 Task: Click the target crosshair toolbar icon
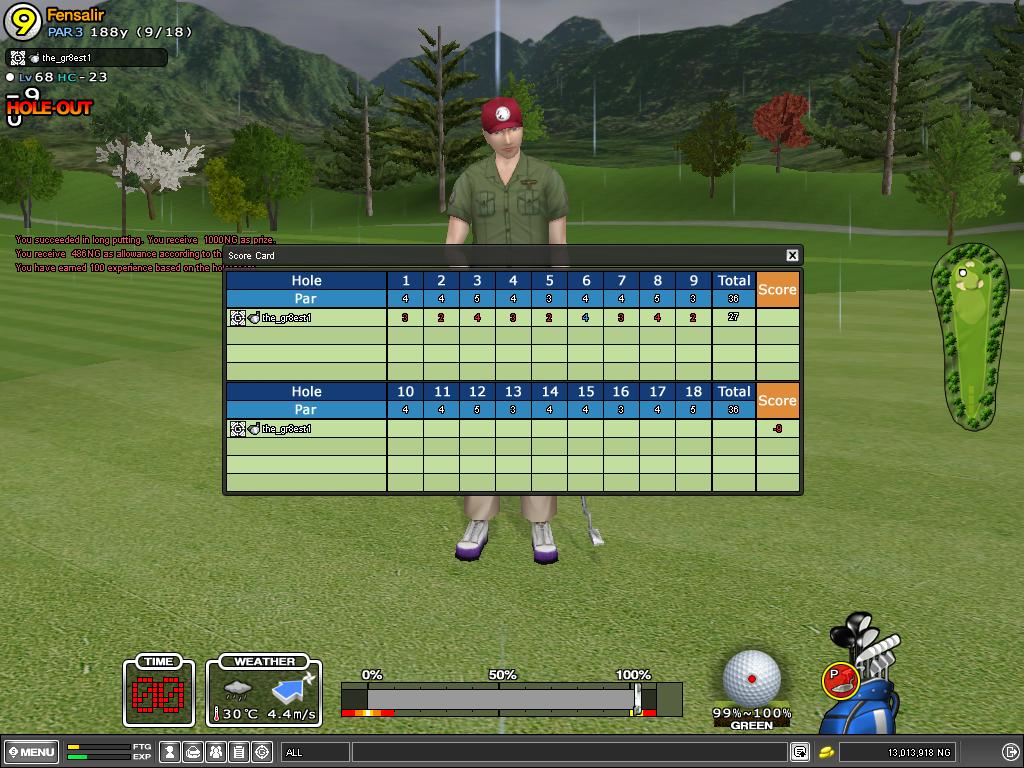(262, 752)
